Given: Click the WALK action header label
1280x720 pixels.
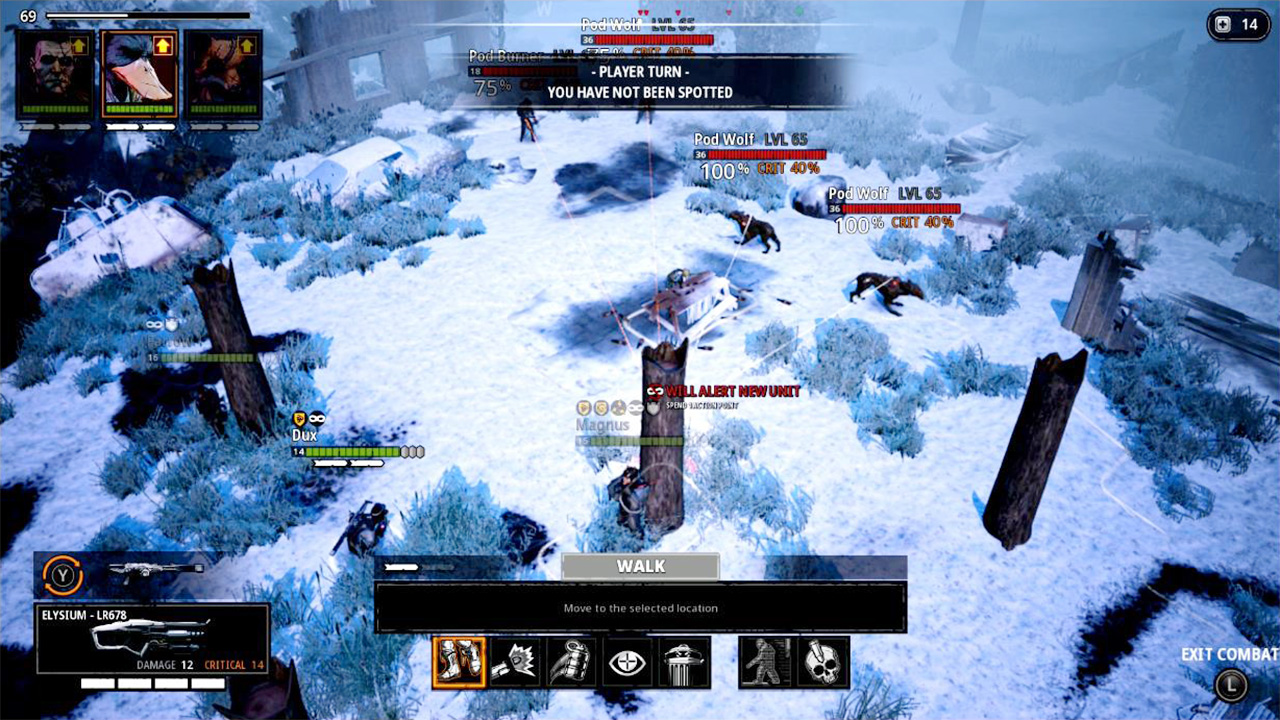Looking at the screenshot, I should click(x=639, y=566).
